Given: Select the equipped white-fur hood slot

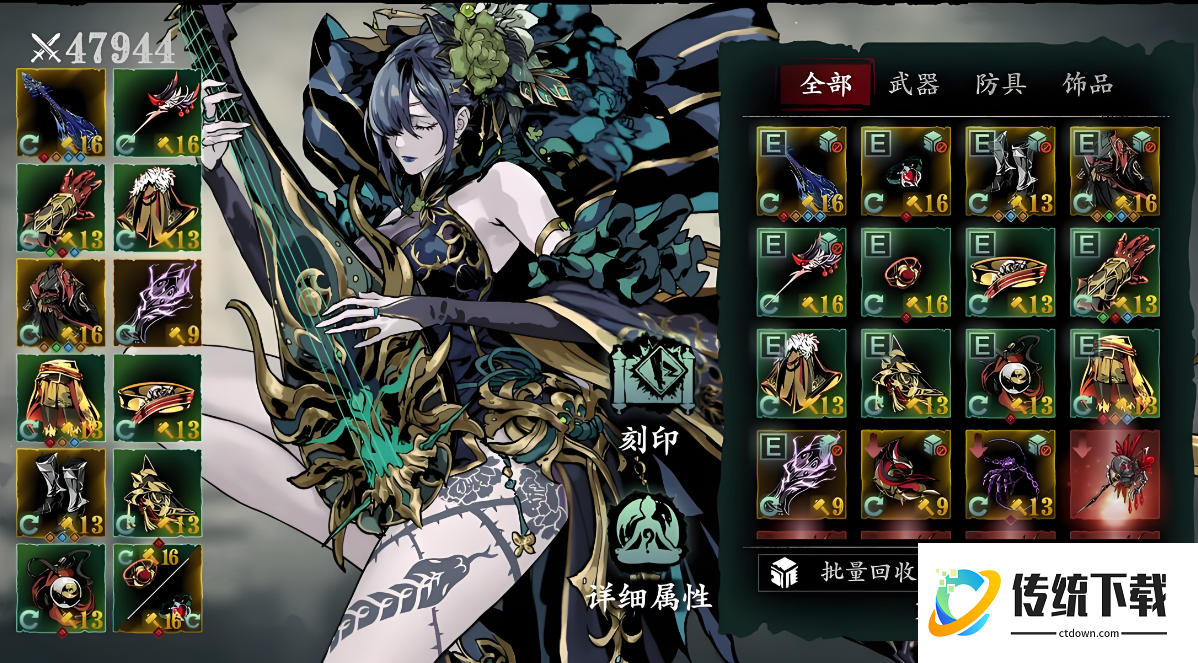Looking at the screenshot, I should click(157, 207).
